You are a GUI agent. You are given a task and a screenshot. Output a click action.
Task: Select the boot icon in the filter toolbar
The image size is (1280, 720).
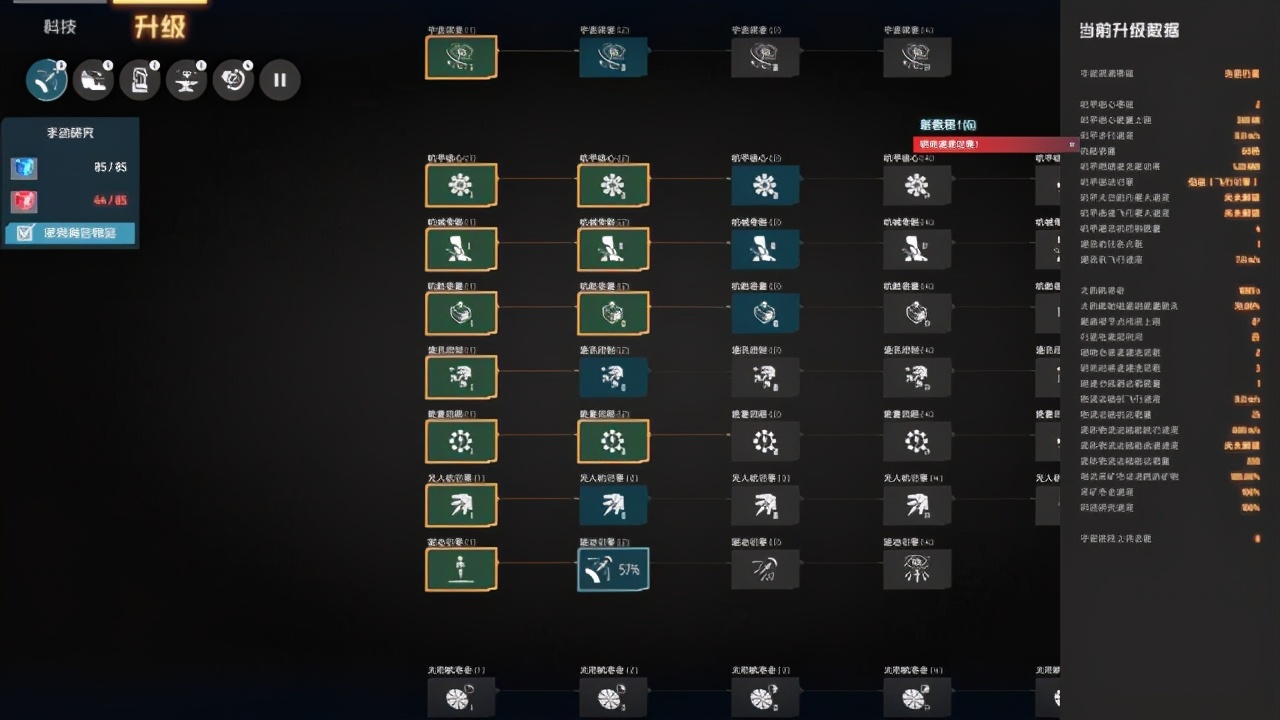[93, 79]
